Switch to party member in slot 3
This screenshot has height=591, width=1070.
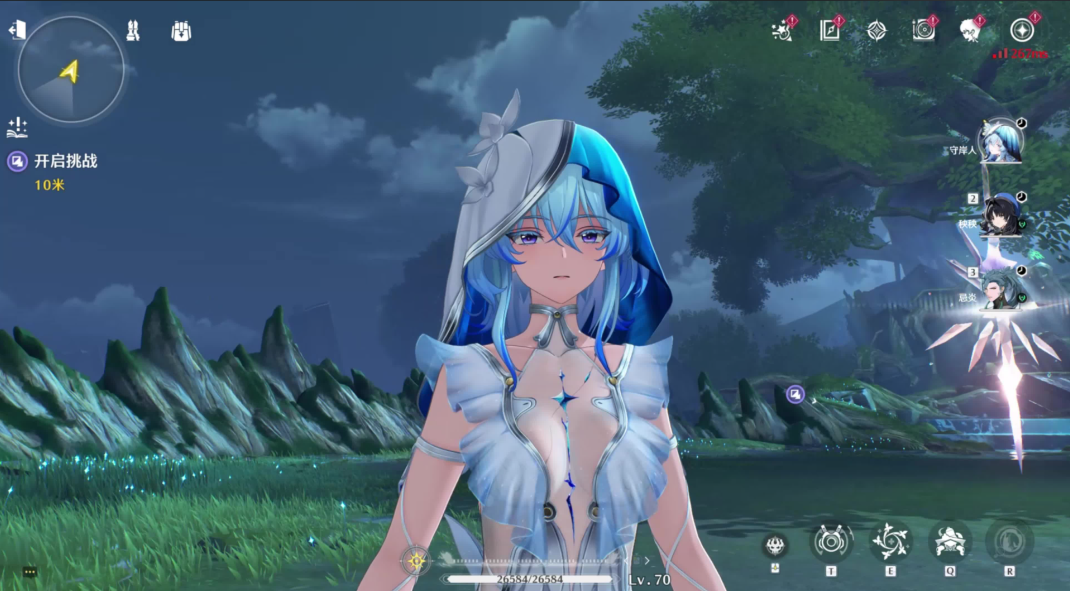click(x=1000, y=289)
